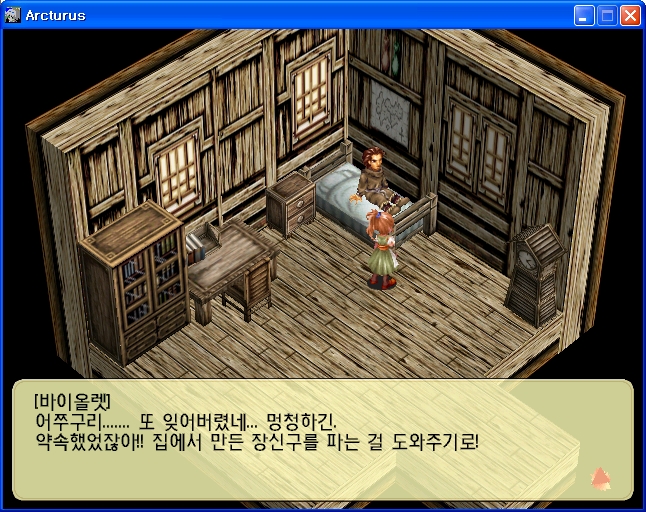Image resolution: width=646 pixels, height=512 pixels.
Task: Advance the dialogue with the red arrow
Action: (600, 477)
